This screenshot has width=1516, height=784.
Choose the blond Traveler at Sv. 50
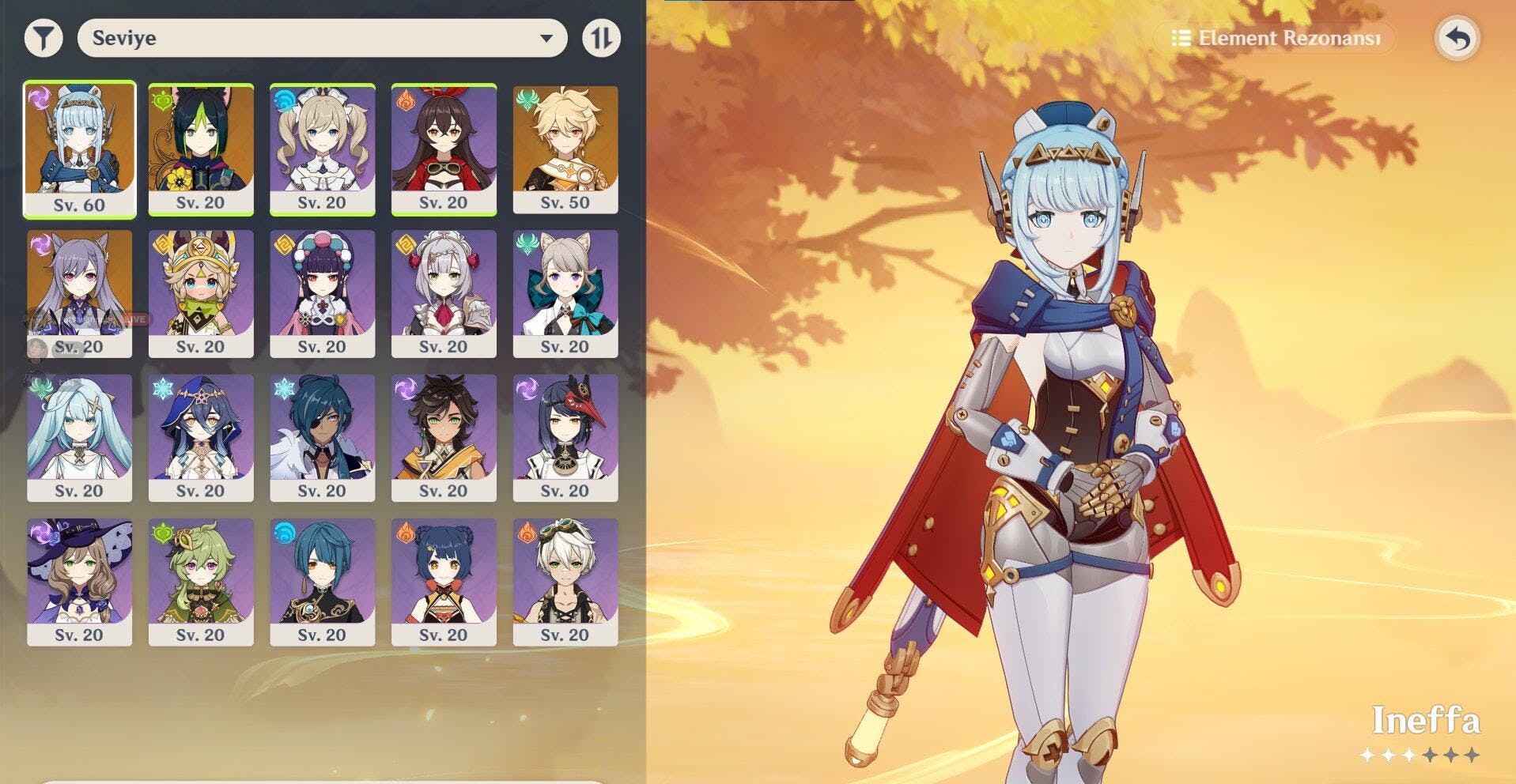click(x=565, y=149)
